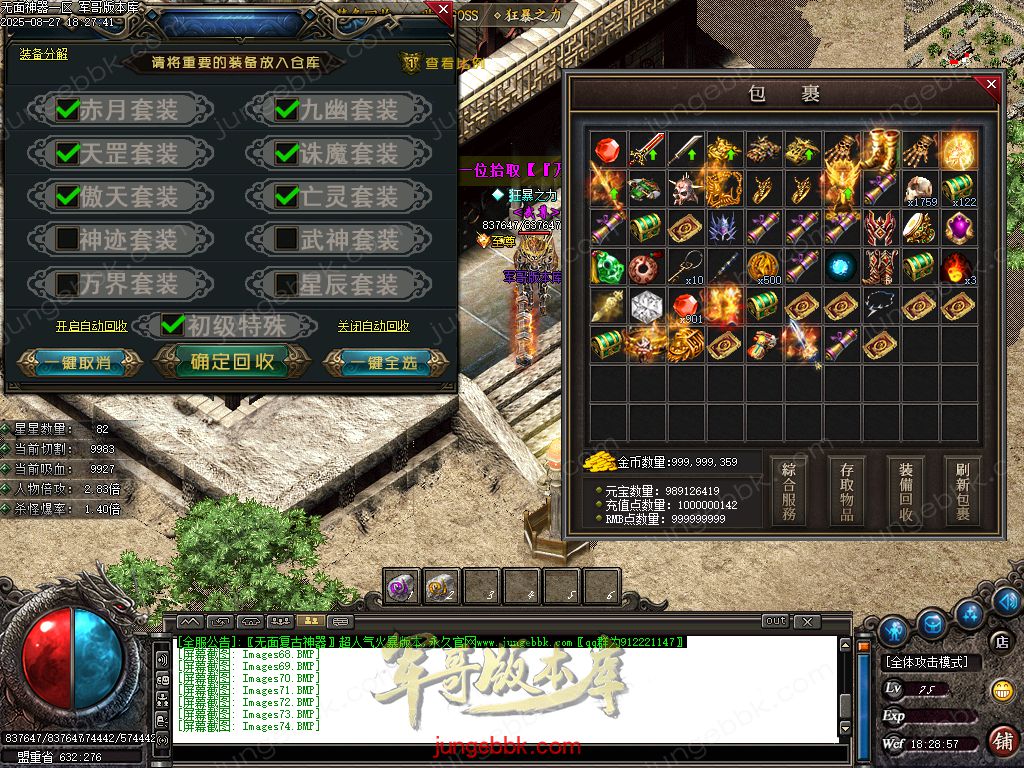This screenshot has height=768, width=1024.
Task: Enable the 神迹套装 checkbox
Action: click(68, 239)
